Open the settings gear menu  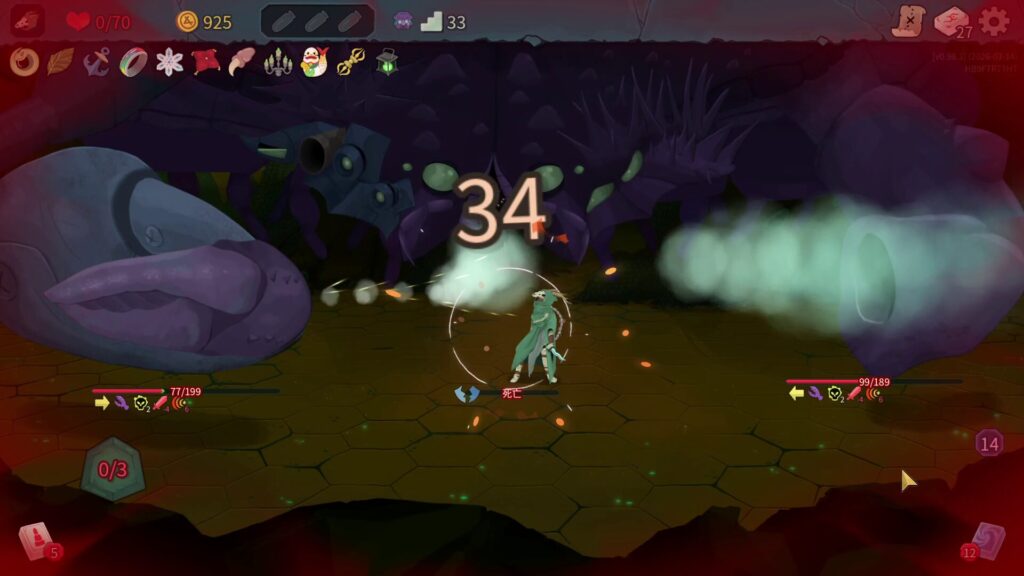coord(993,21)
